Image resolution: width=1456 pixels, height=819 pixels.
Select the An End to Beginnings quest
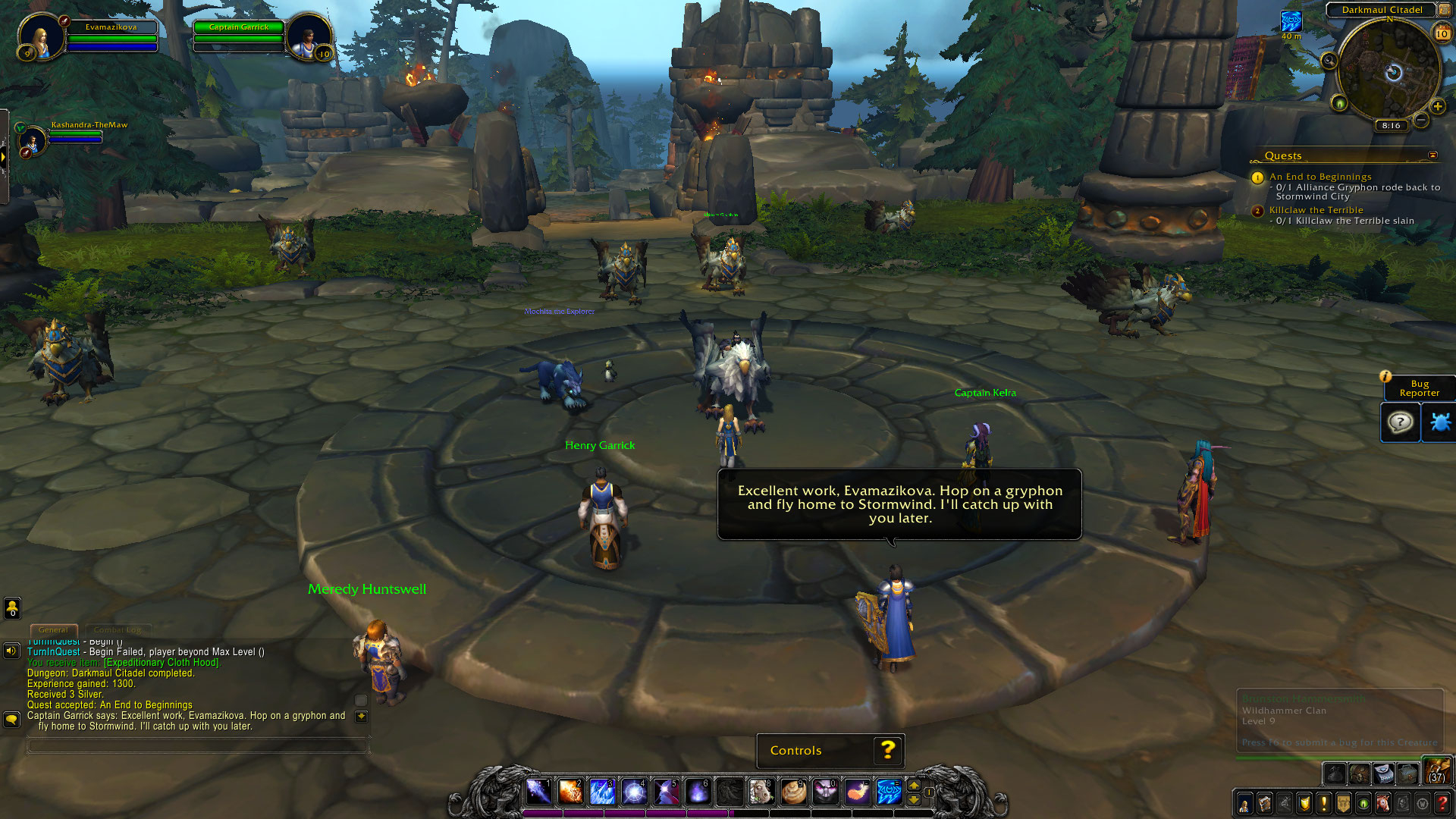1320,177
